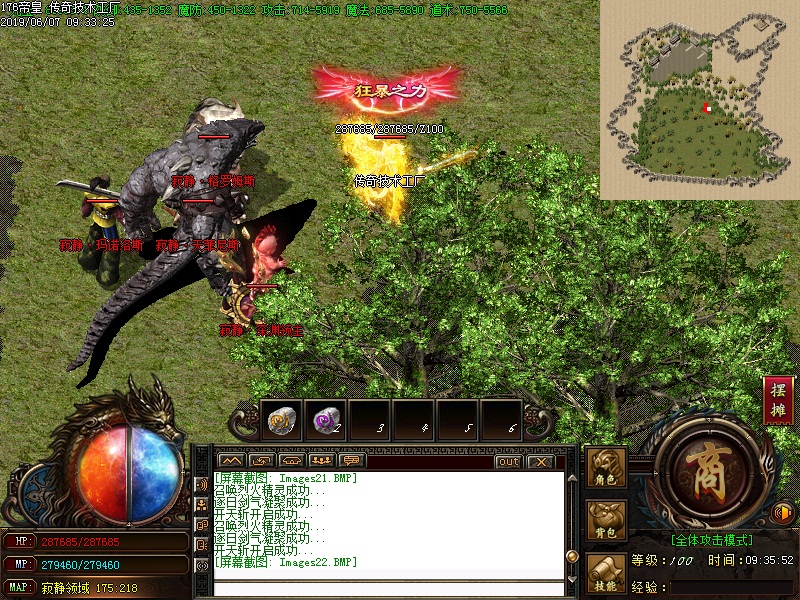Select the top chat channel icon on the left strip
800x600 pixels.
200,485
